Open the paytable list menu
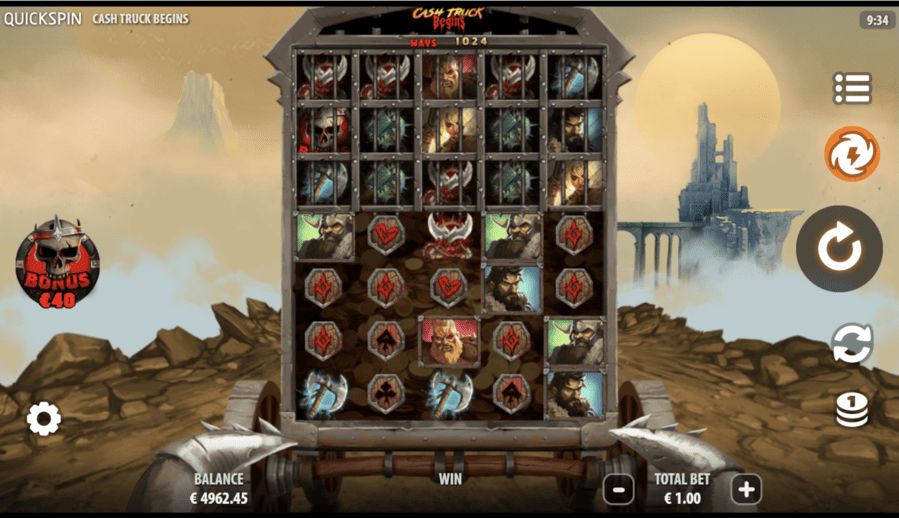899x518 pixels. point(852,88)
